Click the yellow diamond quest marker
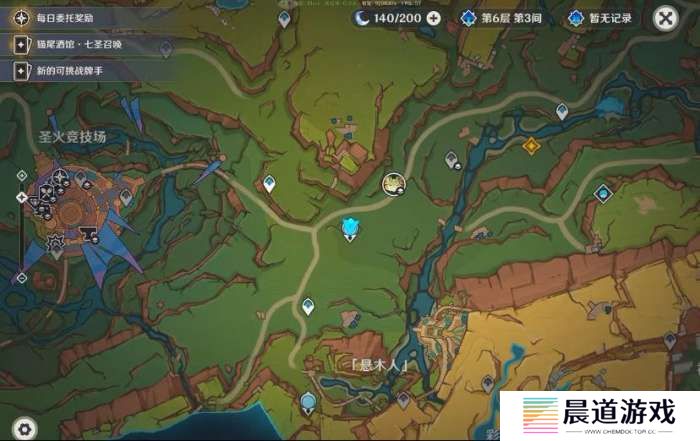700x441 pixels. (x=531, y=146)
